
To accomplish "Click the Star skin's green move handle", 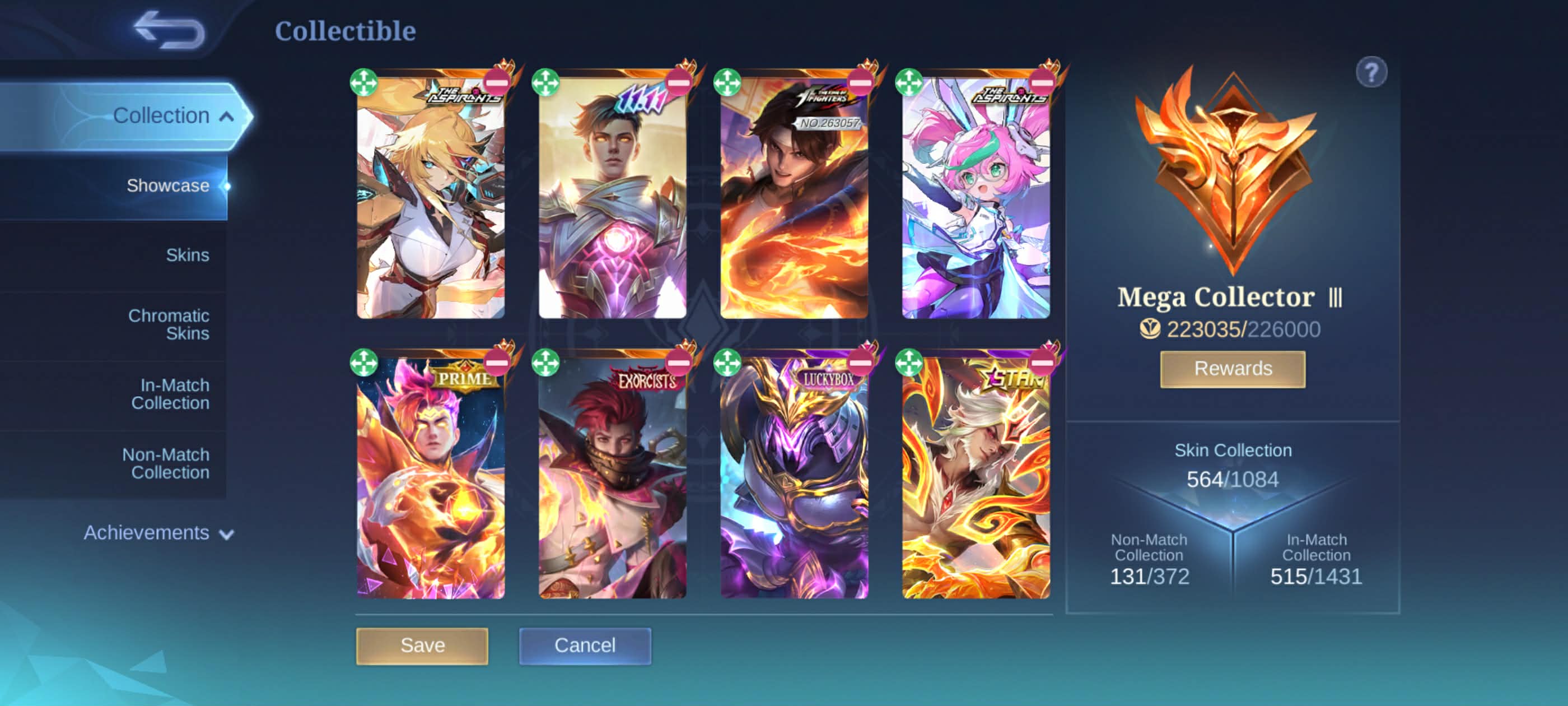I will point(909,363).
